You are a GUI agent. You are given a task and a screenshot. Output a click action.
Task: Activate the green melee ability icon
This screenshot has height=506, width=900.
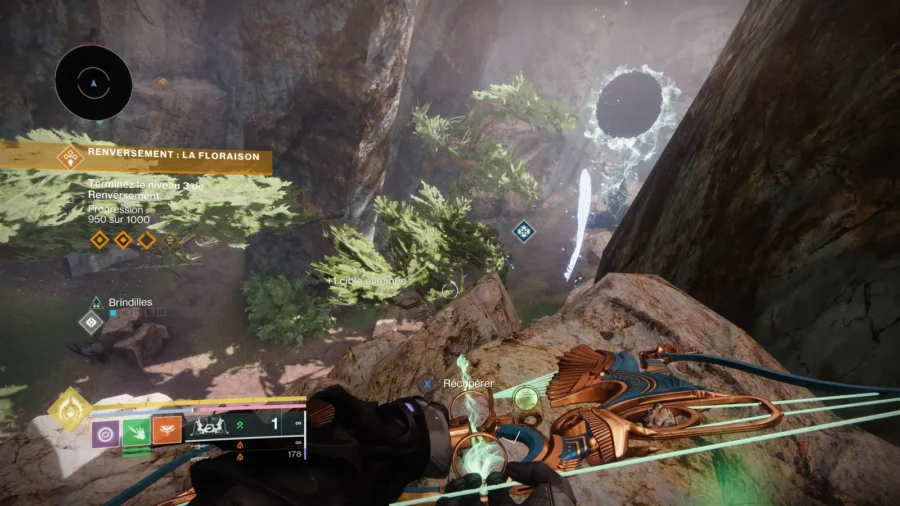(x=136, y=432)
